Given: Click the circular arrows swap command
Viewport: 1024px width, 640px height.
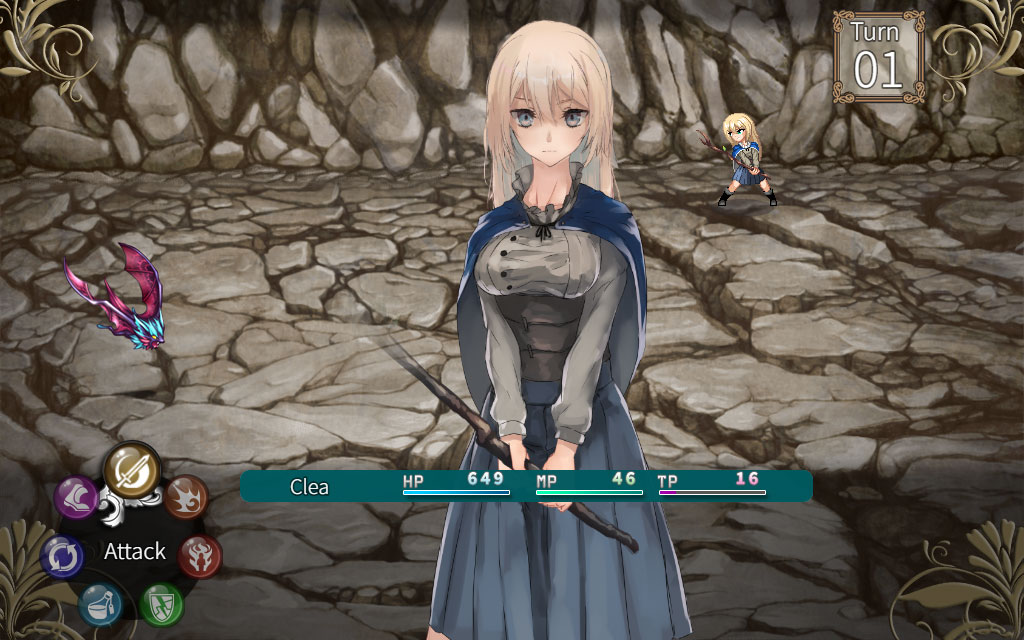Looking at the screenshot, I should point(62,556).
